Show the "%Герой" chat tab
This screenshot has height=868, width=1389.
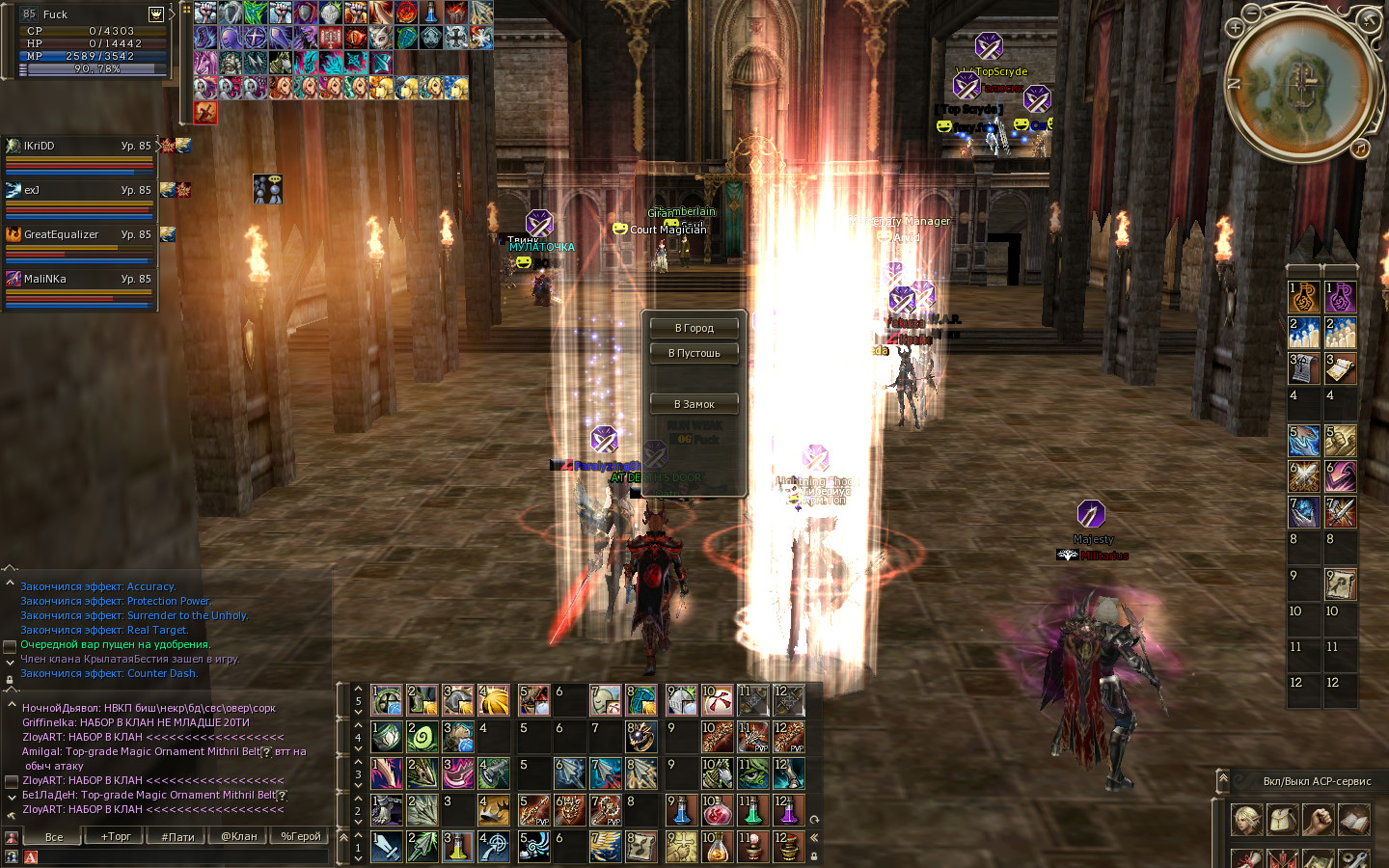[300, 836]
